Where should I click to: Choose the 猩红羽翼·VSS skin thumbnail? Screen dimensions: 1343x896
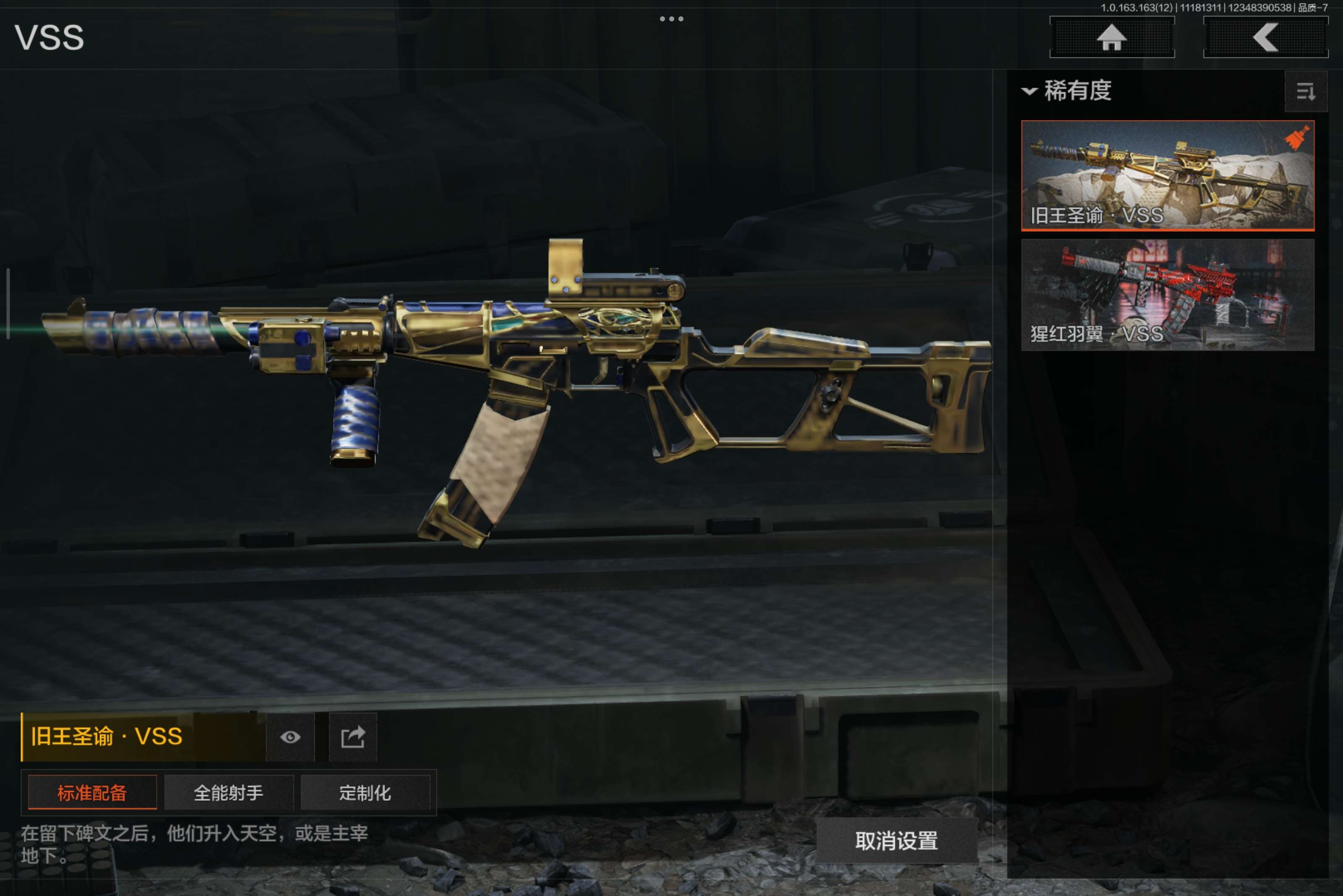pyautogui.click(x=1167, y=294)
